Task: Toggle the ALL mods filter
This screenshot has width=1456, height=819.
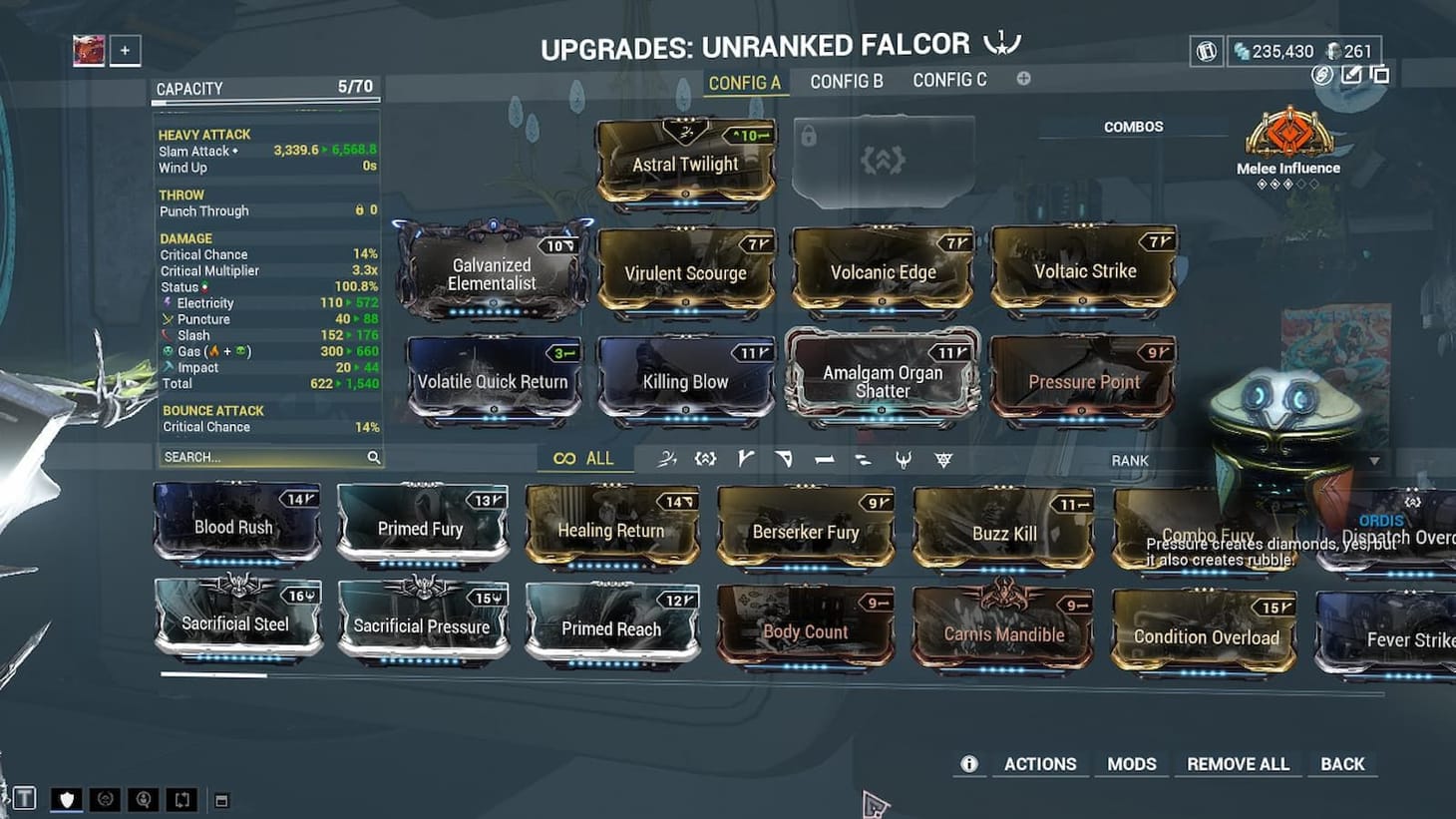Action: (582, 458)
